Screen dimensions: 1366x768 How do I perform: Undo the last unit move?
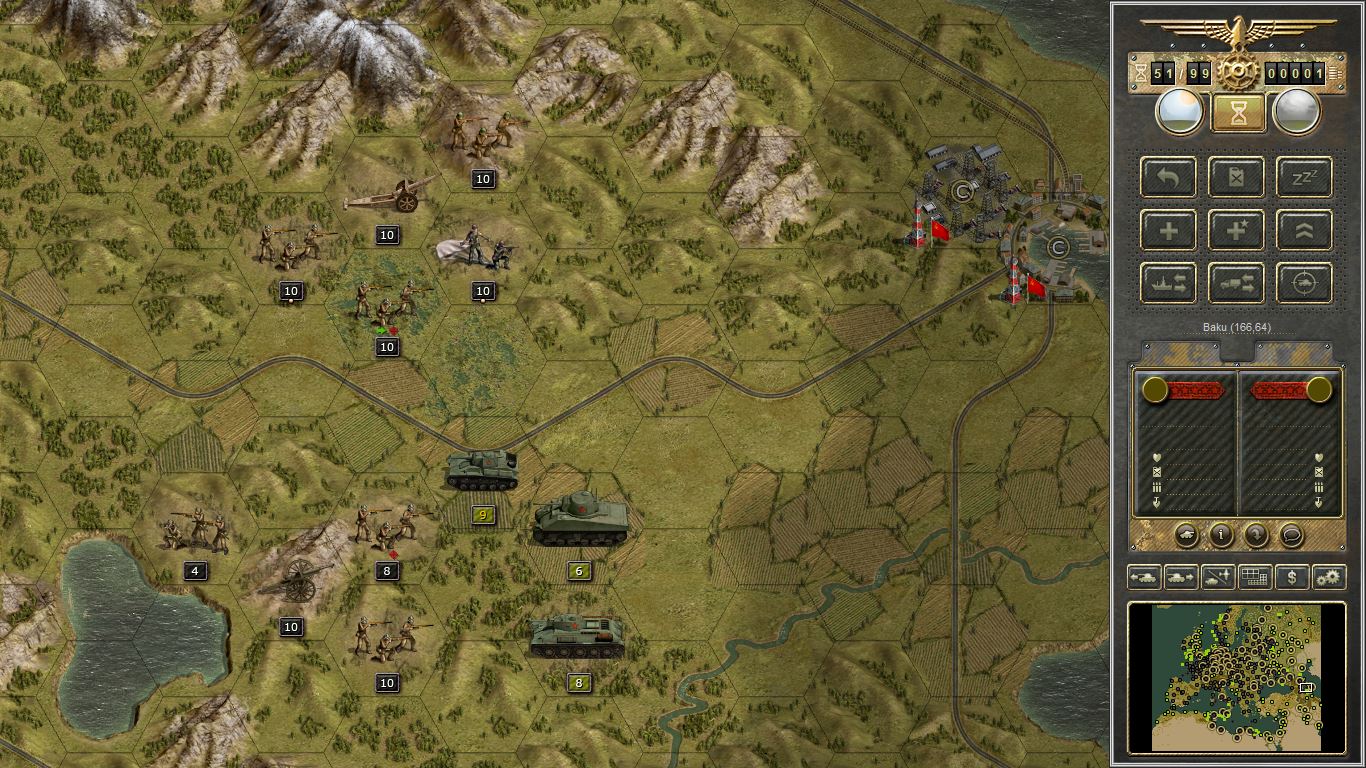[1168, 177]
